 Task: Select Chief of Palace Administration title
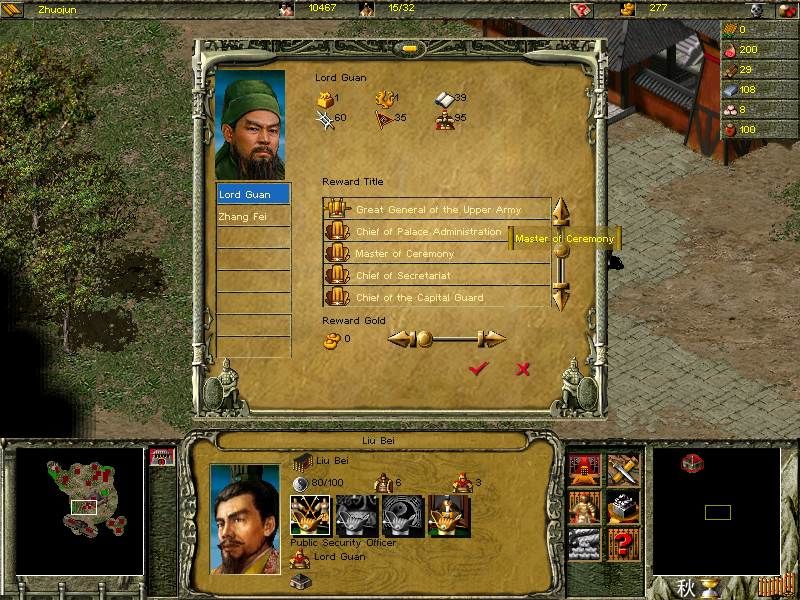click(428, 232)
